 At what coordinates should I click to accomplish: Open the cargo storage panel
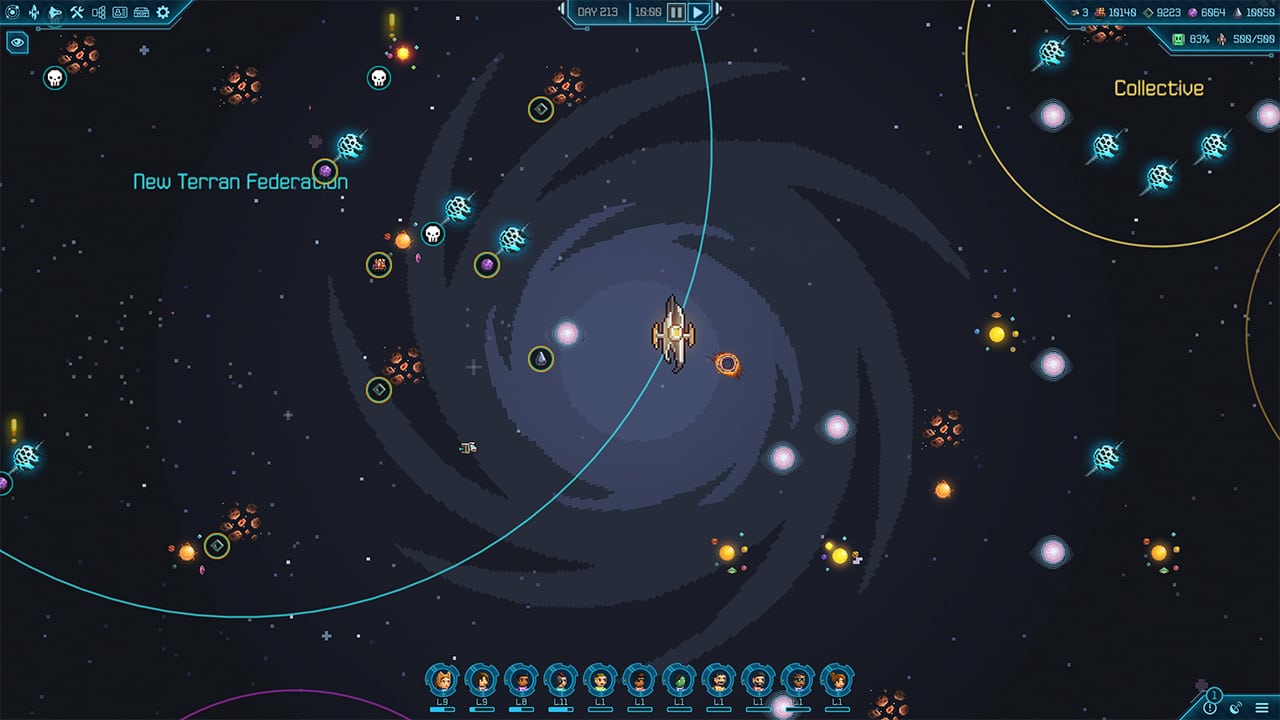tap(142, 12)
